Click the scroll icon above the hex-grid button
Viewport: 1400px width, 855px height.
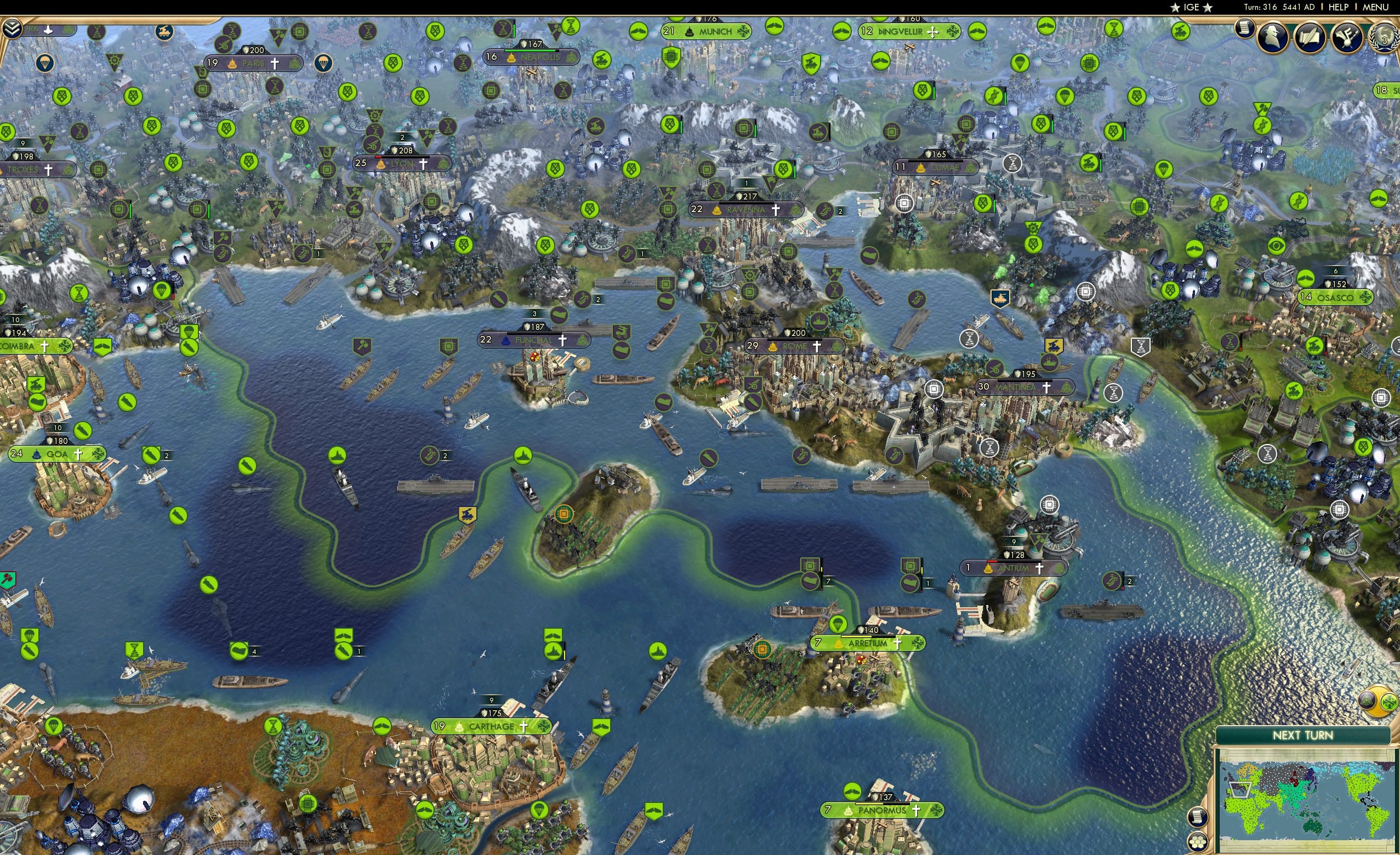[1198, 818]
